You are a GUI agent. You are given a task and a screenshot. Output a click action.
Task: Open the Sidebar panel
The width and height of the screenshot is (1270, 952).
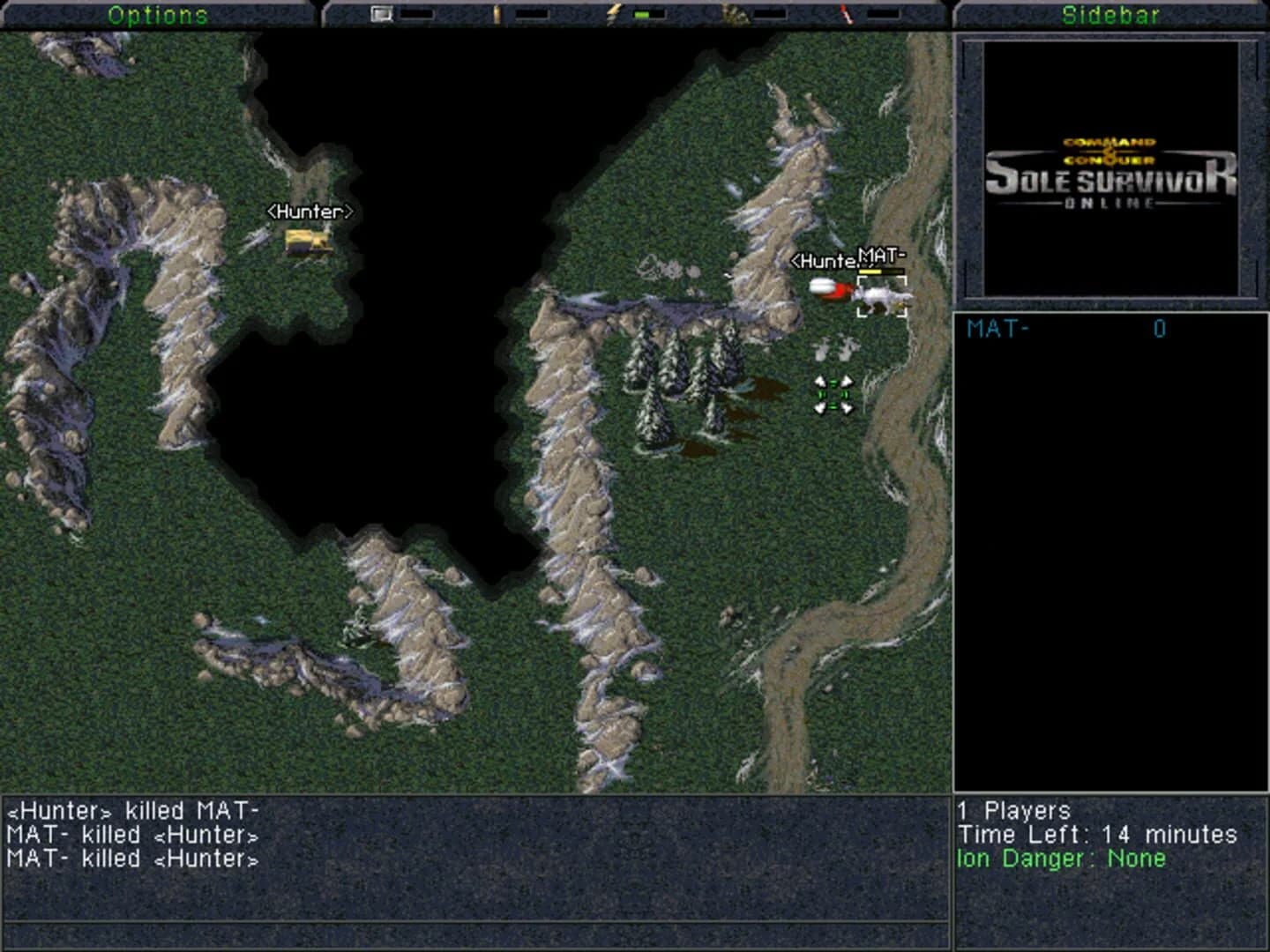(x=1111, y=13)
